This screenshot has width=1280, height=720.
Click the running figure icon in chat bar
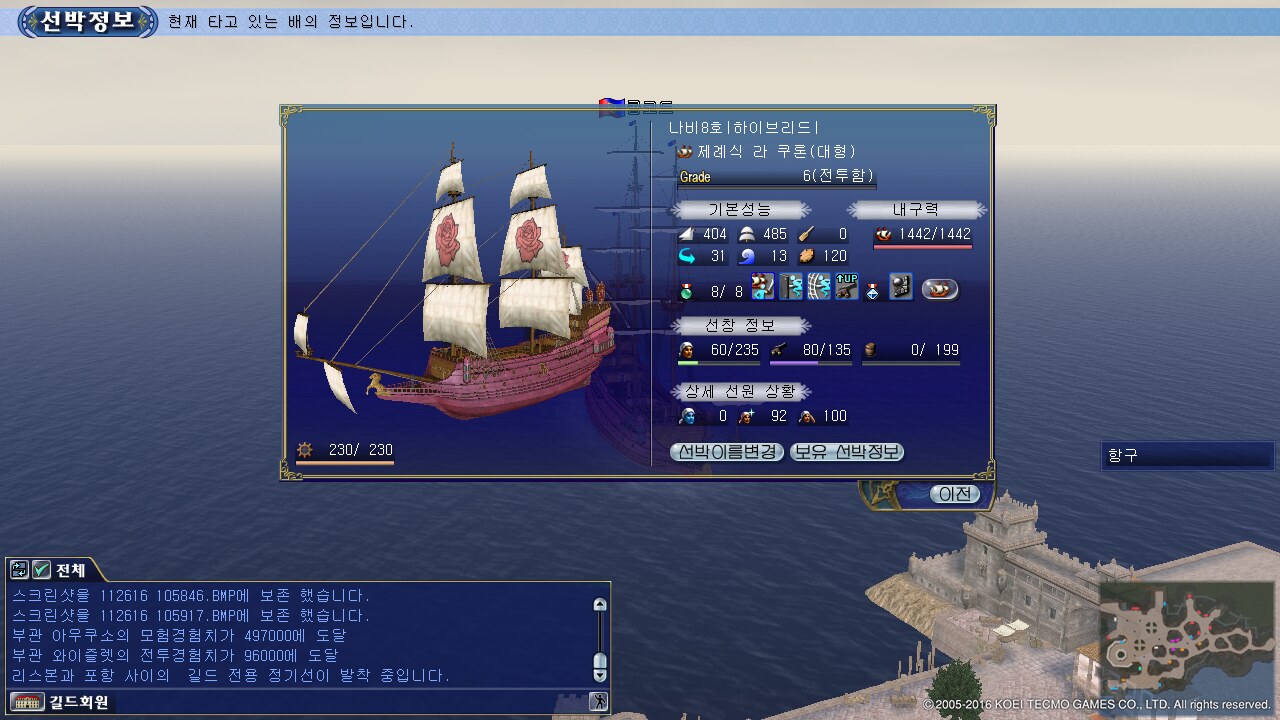click(598, 702)
